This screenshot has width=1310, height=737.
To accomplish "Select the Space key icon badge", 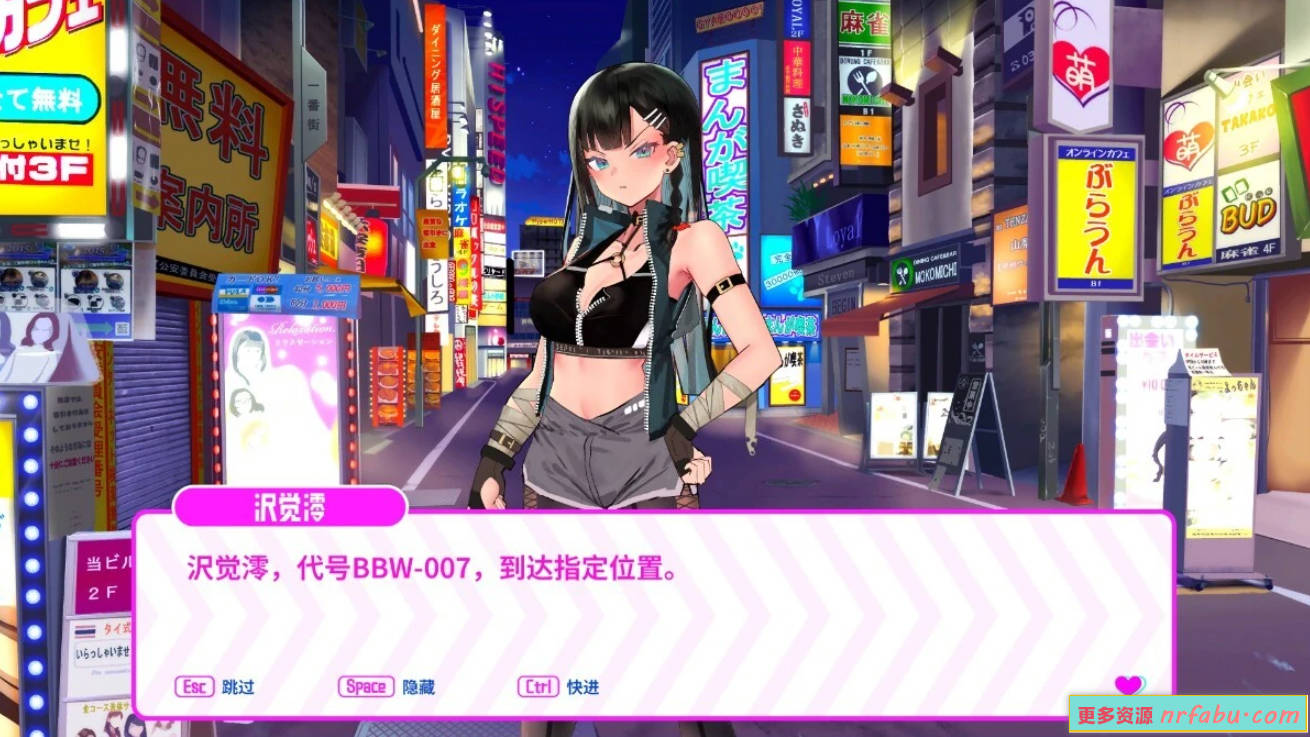I will [x=367, y=687].
